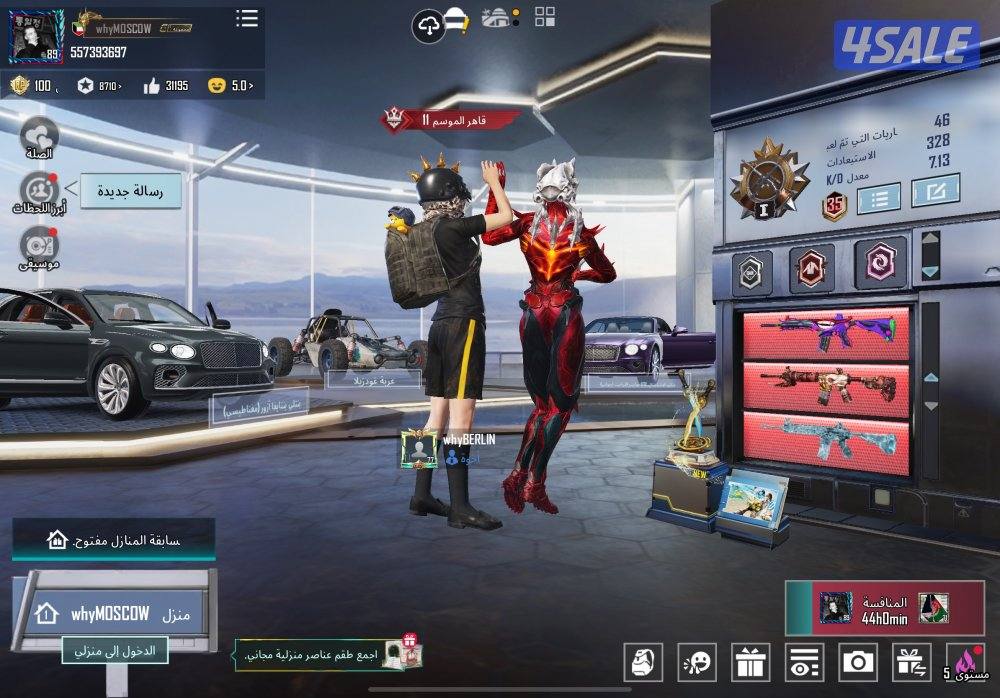Open the list menu beside the player name

(246, 18)
